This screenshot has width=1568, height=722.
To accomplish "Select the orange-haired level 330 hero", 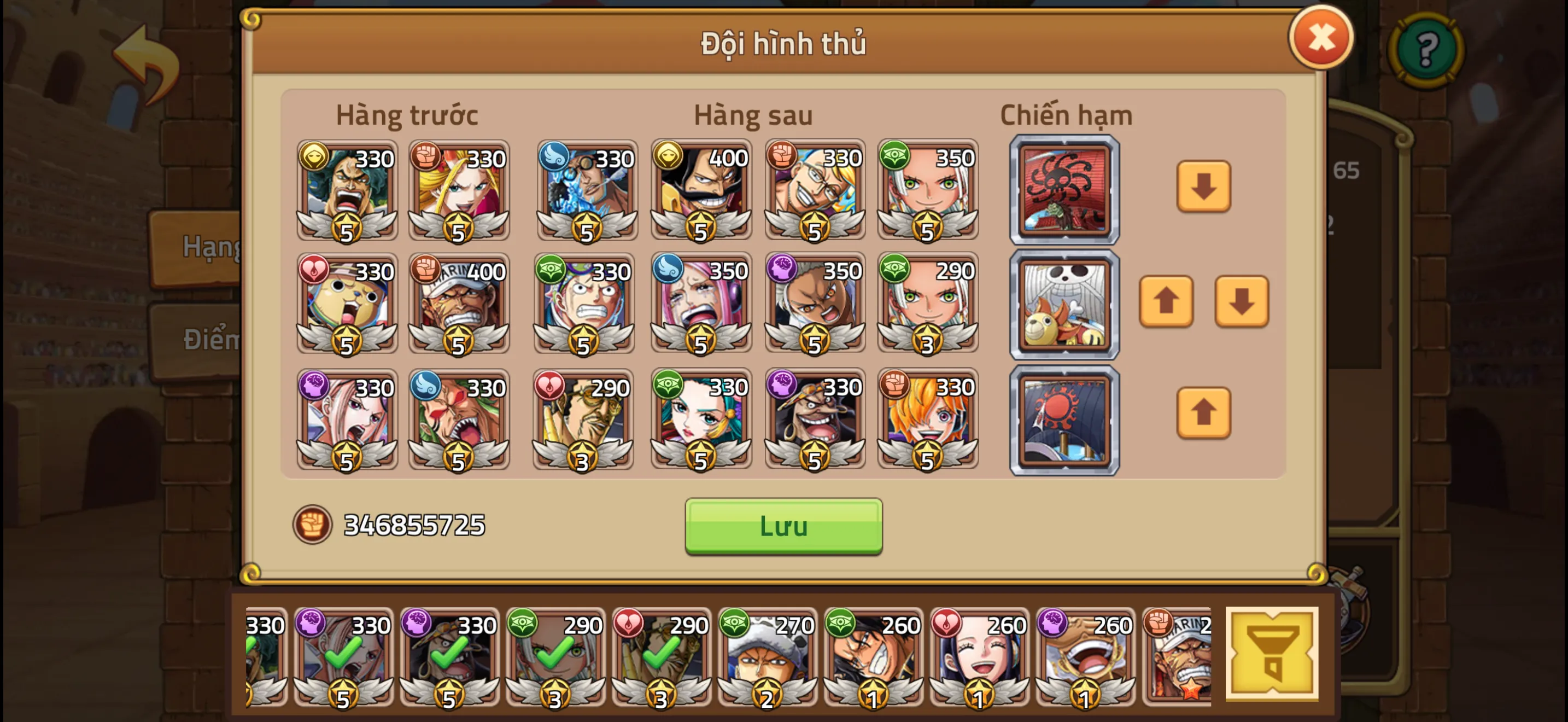I will [927, 419].
